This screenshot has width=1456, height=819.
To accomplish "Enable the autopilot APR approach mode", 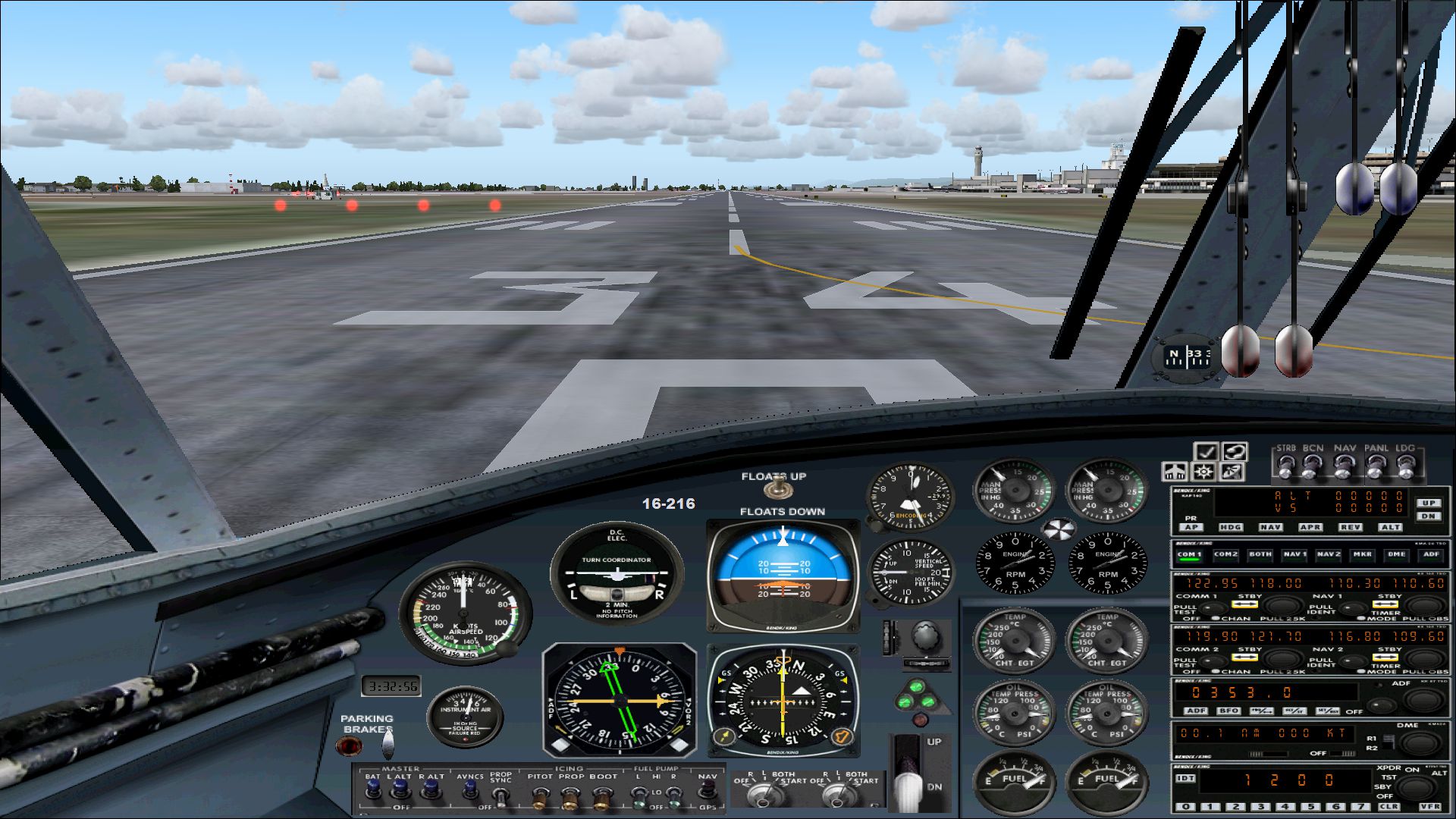I will (x=1310, y=527).
